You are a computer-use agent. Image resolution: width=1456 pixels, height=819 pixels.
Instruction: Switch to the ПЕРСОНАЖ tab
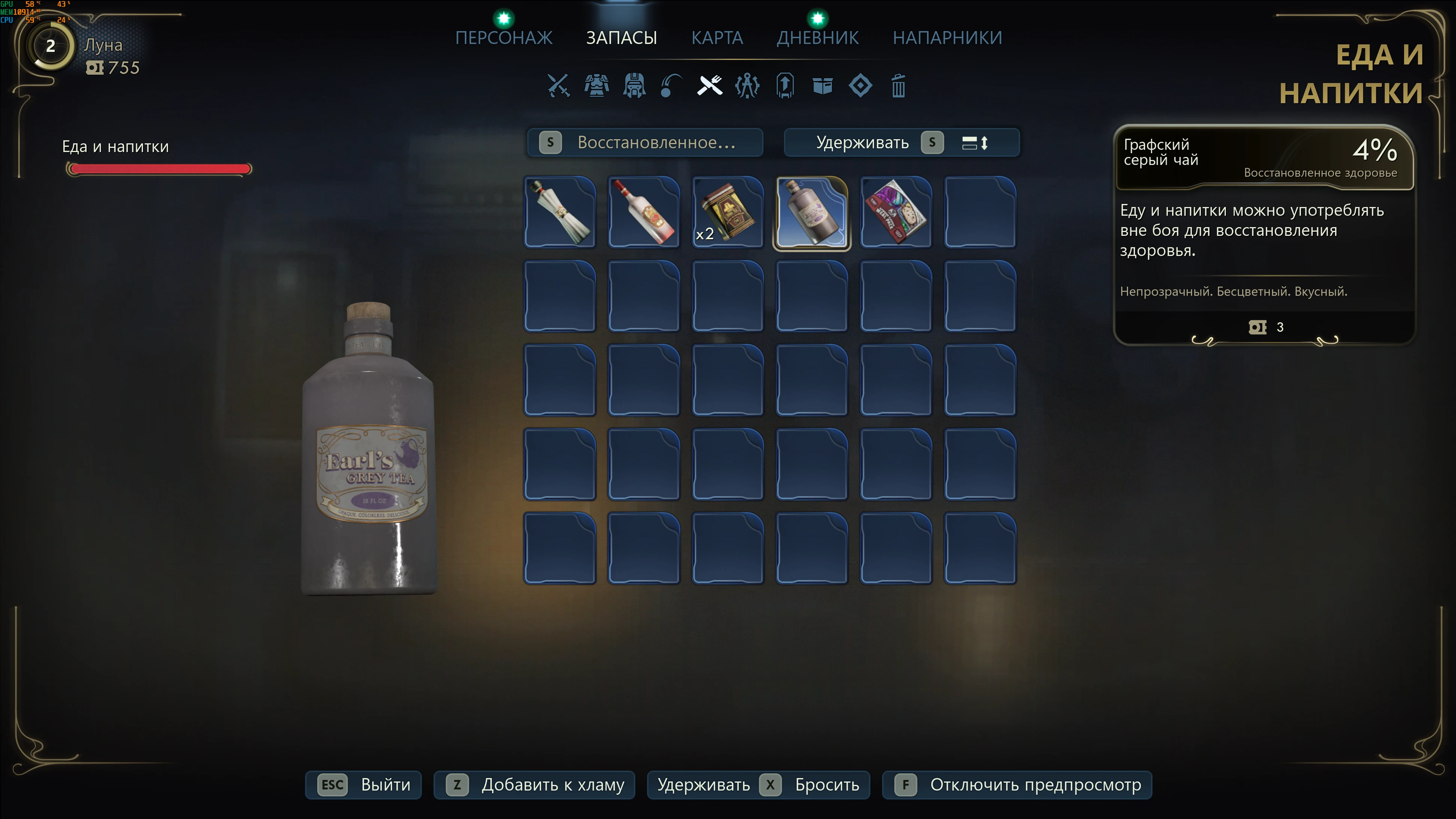(503, 37)
